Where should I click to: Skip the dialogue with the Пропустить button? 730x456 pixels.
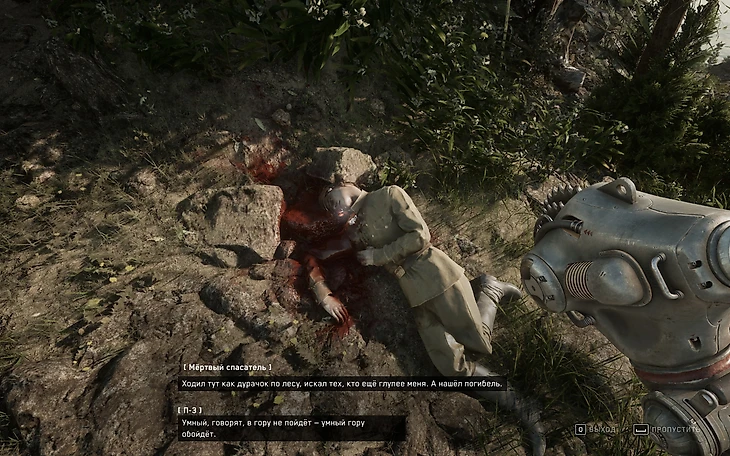coord(670,430)
